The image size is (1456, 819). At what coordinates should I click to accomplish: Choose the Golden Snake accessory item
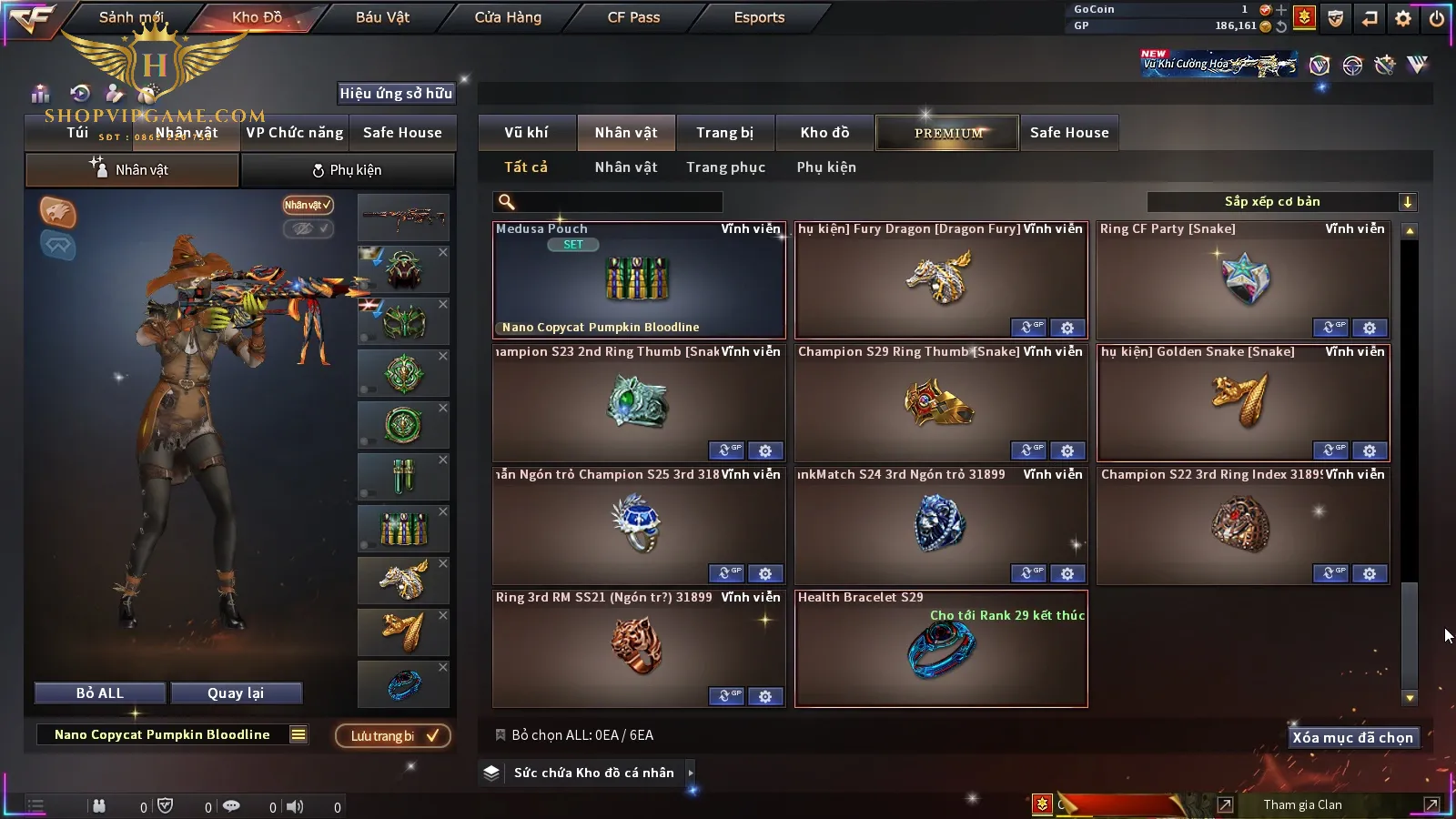pos(1242,400)
